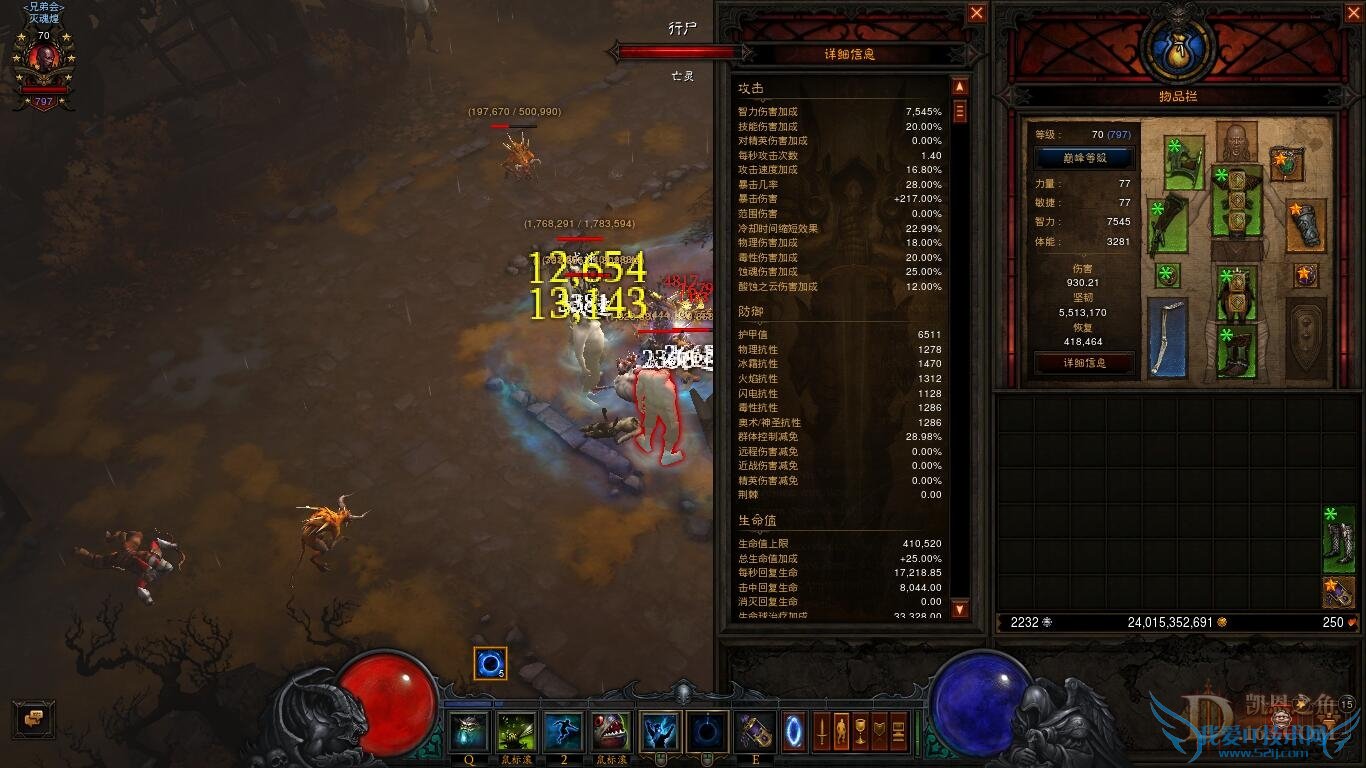Click the player portrait at top left
Screen dimensions: 1366x768
[x=44, y=62]
